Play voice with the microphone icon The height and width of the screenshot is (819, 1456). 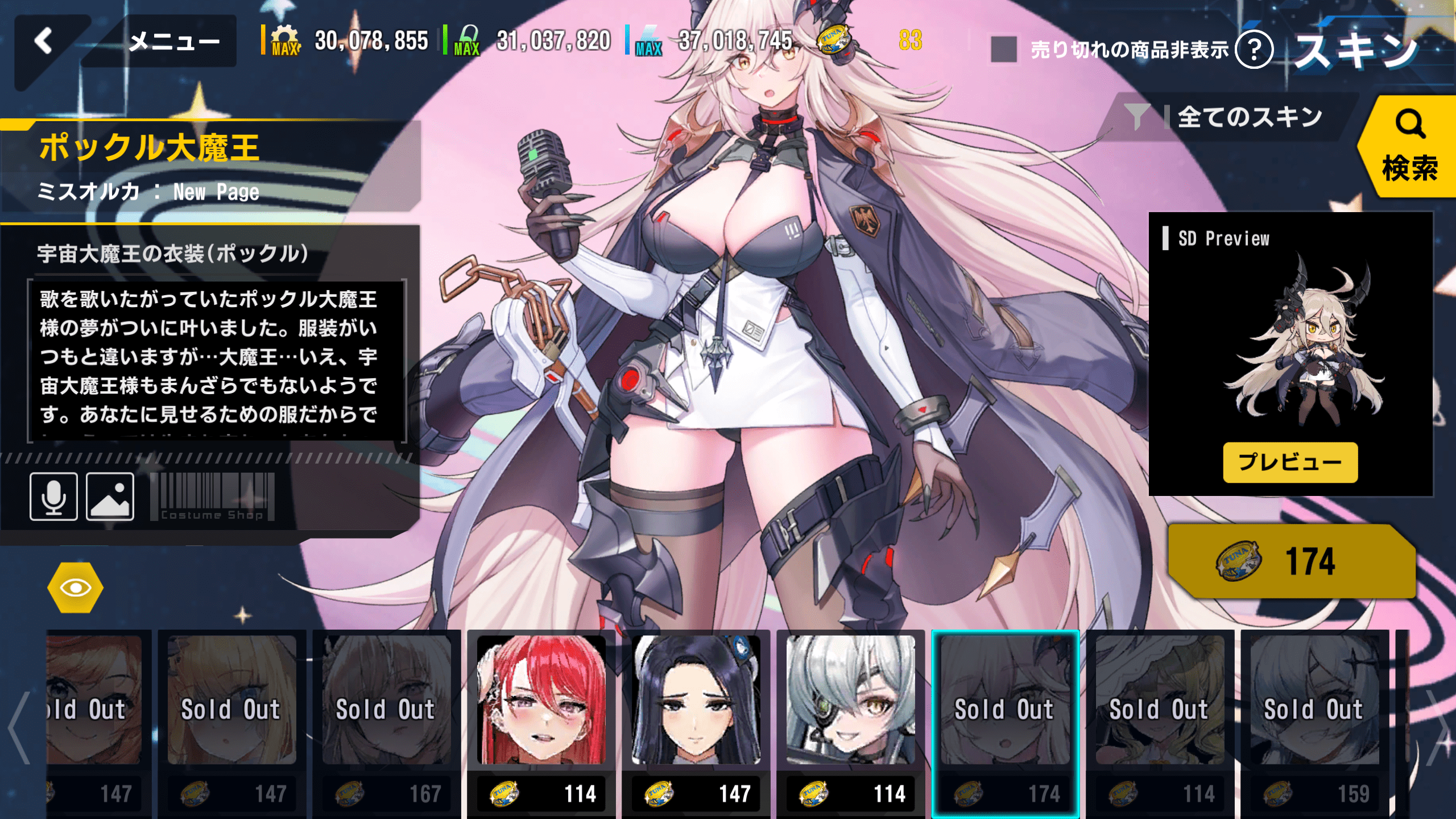[53, 497]
